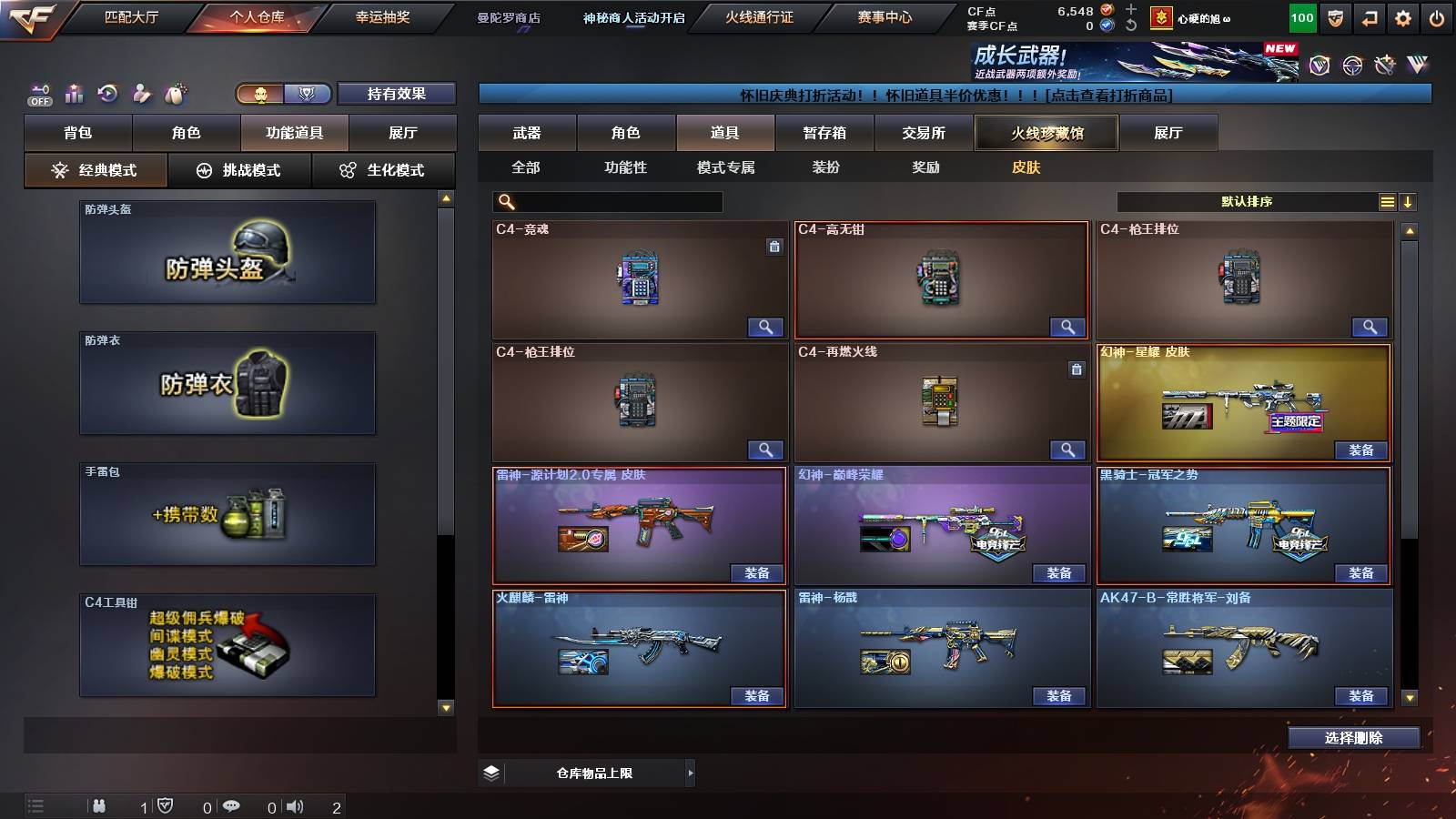The image size is (1456, 819).
Task: Click the replay playback icon in the top-left toolbar
Action: pos(107,93)
